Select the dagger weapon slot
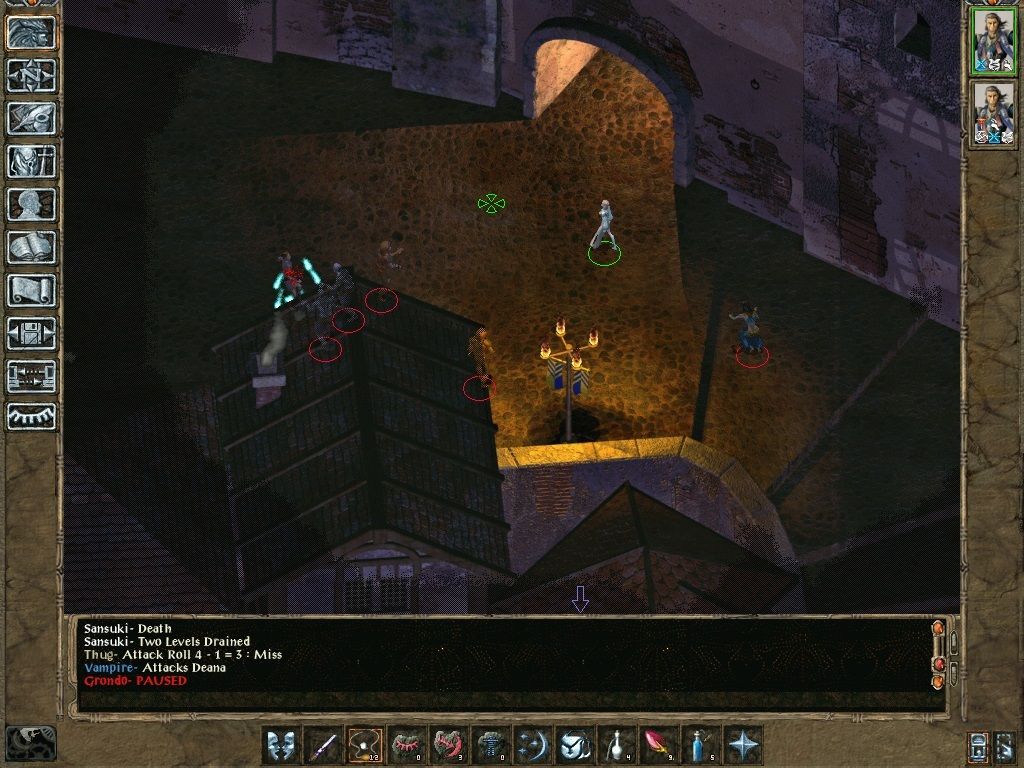 point(322,746)
